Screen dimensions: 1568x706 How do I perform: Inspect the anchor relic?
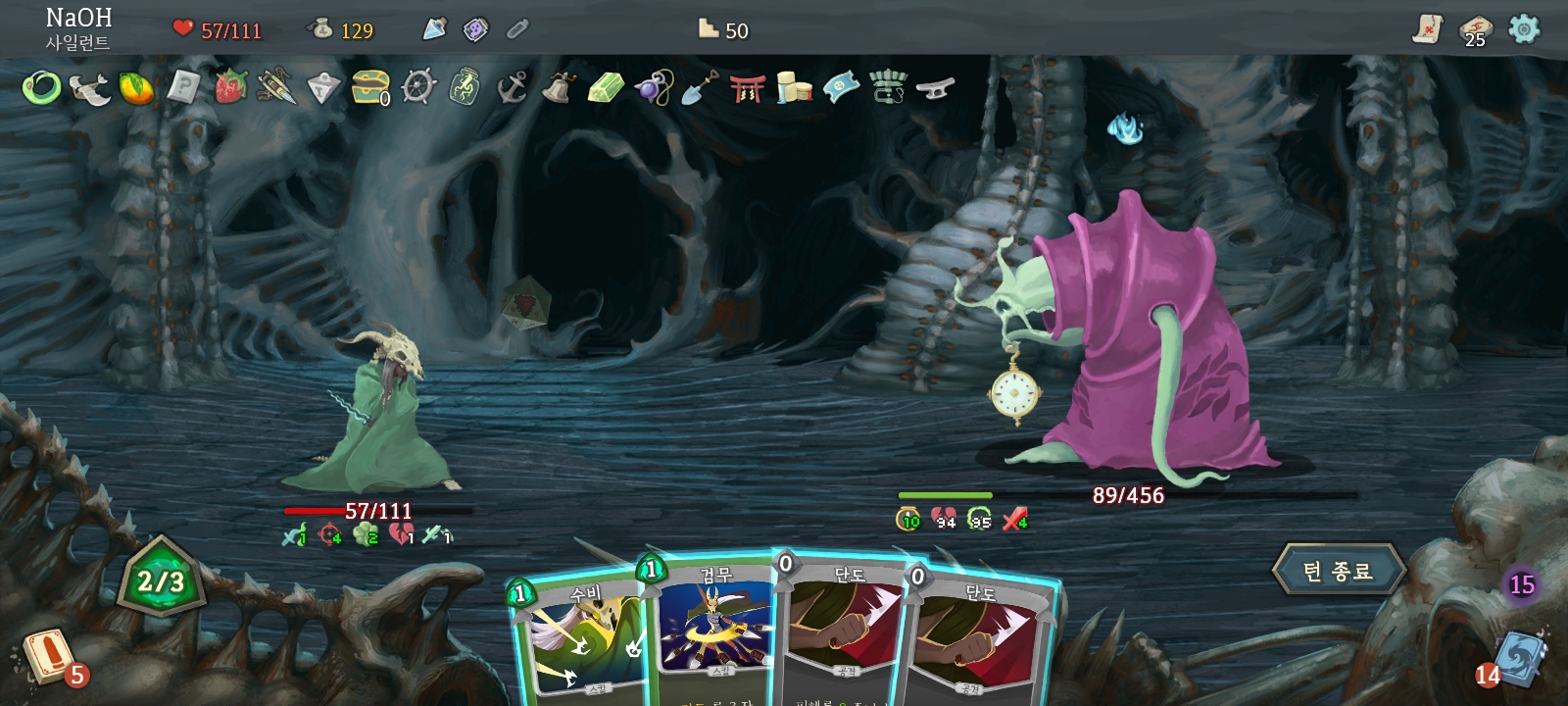pos(513,87)
